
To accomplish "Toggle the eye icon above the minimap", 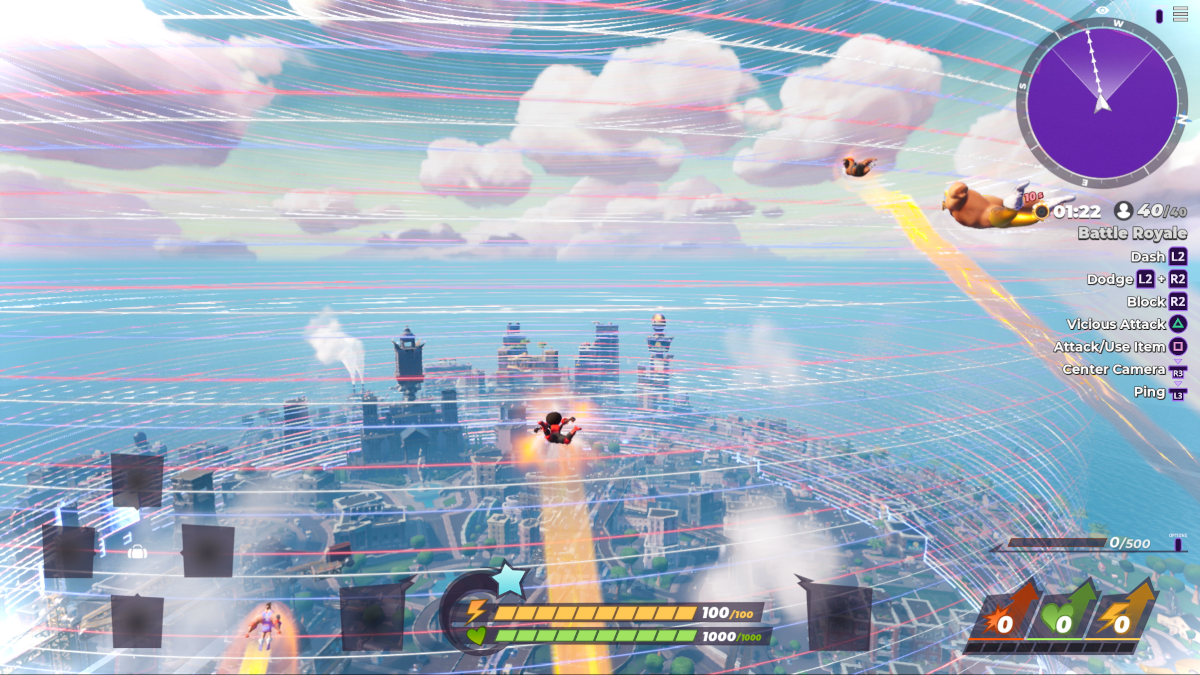I will click(x=1102, y=10).
